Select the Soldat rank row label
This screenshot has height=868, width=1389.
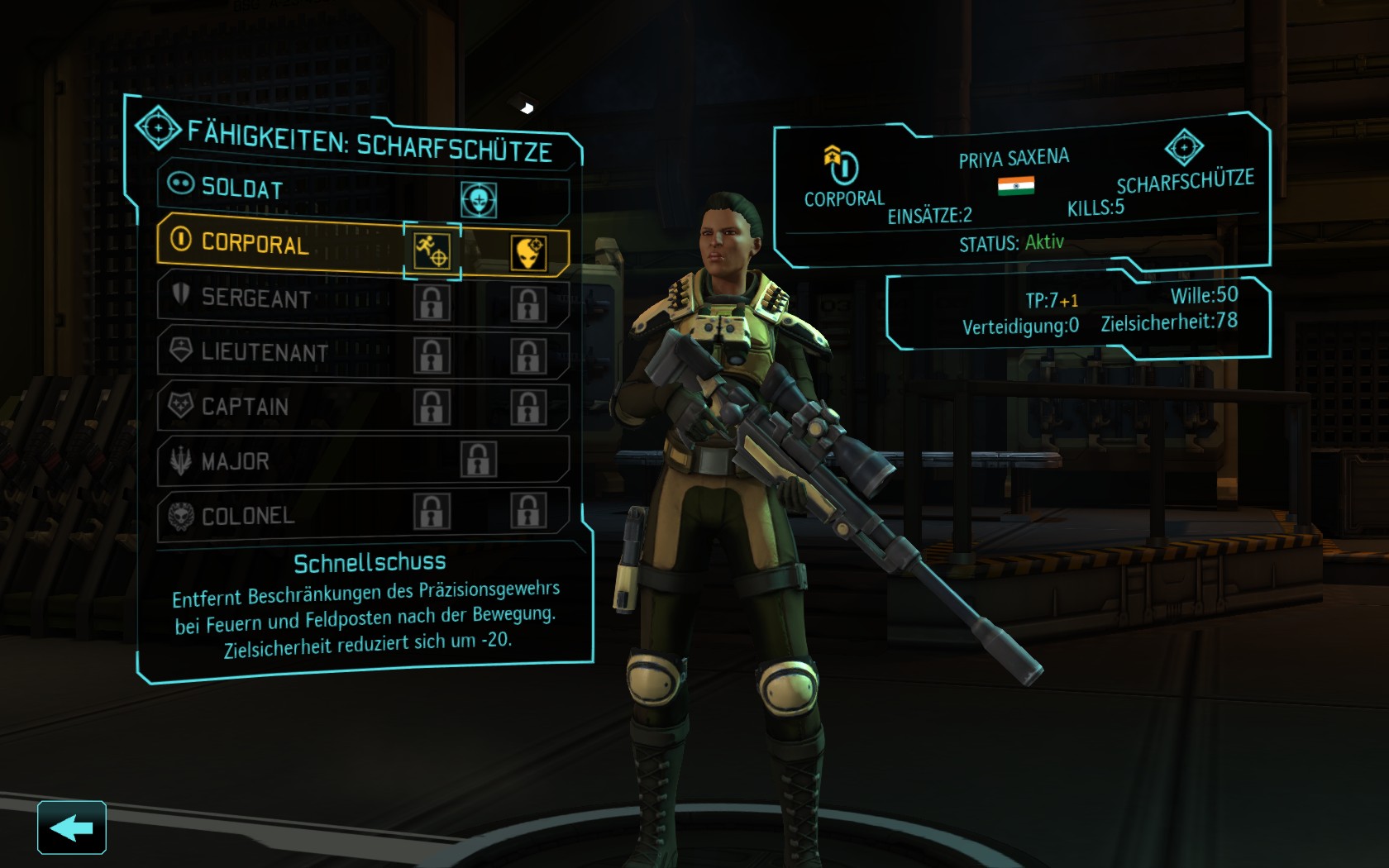[x=241, y=188]
